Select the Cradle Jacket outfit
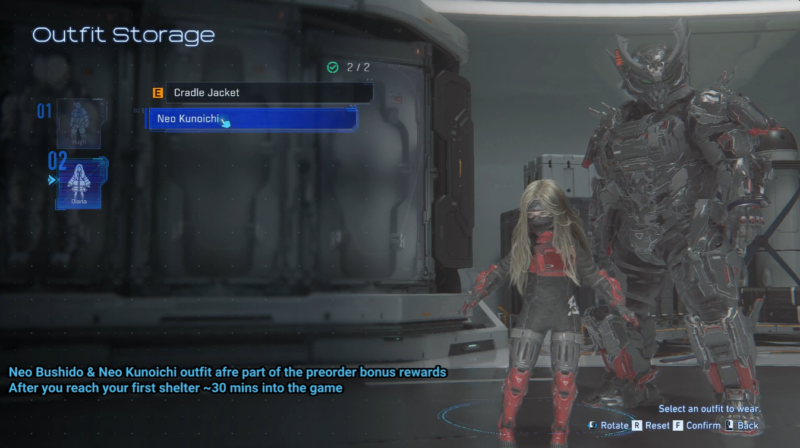The image size is (800, 448). [x=260, y=93]
